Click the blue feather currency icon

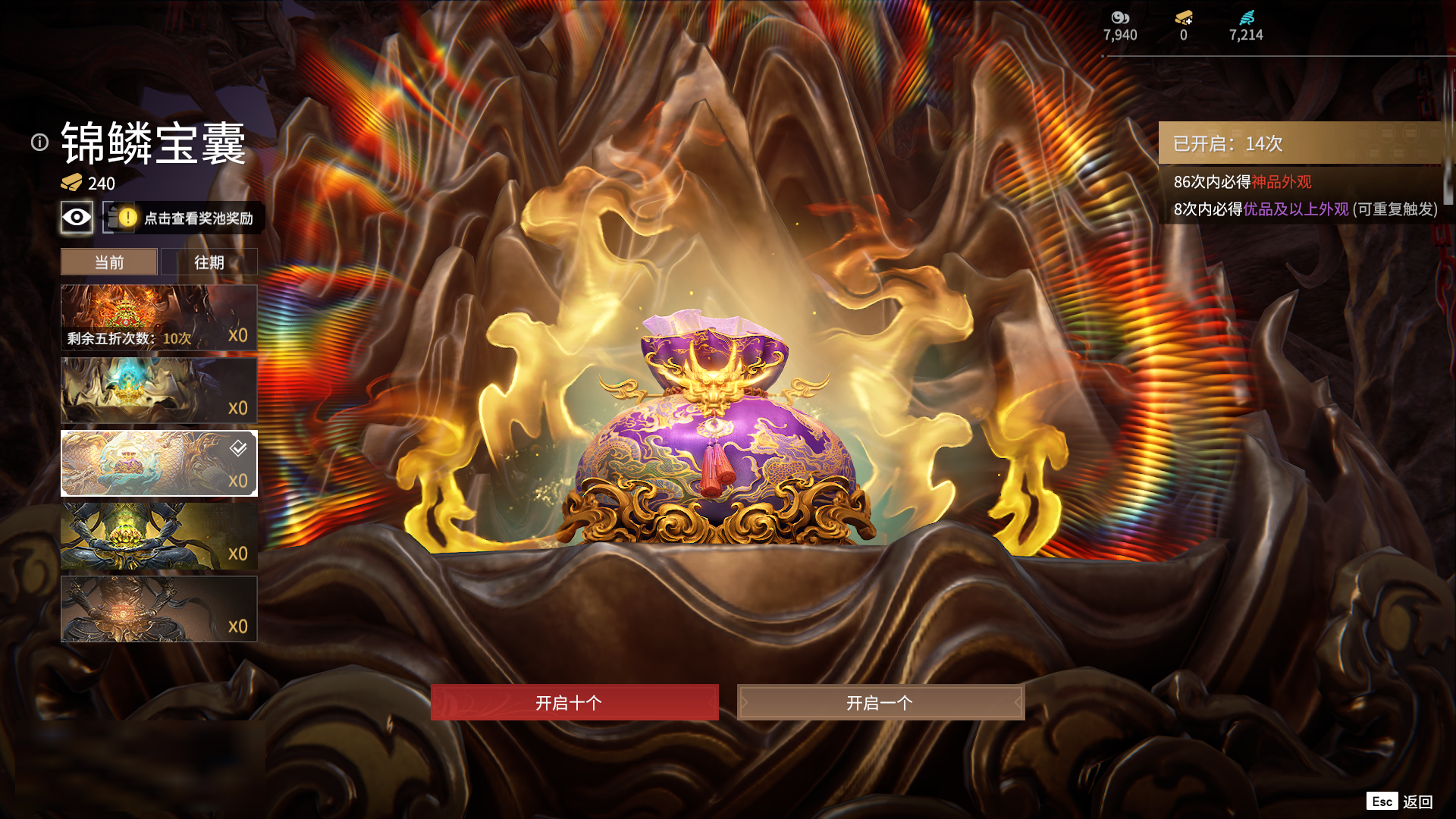pyautogui.click(x=1246, y=18)
